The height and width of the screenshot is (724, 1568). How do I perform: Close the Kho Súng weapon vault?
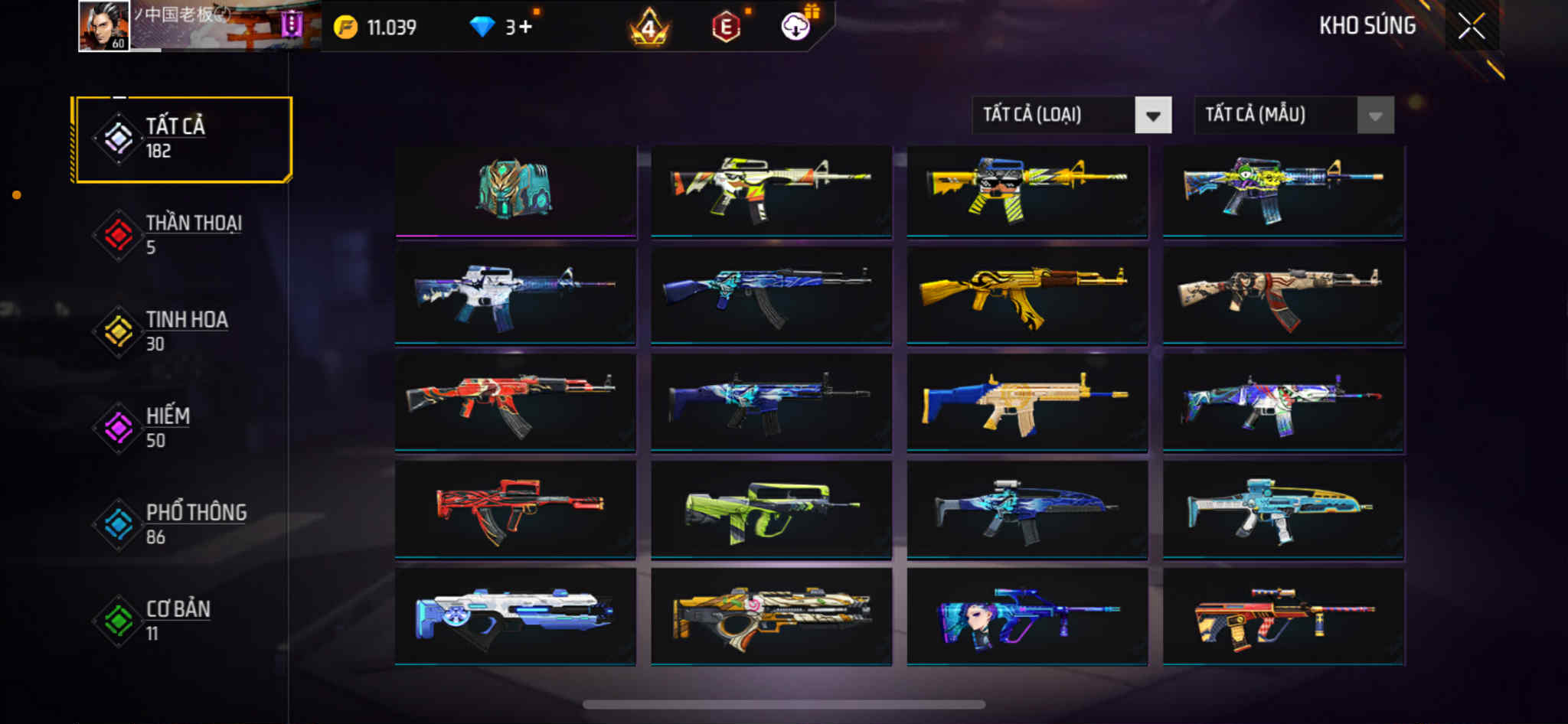pos(1471,27)
